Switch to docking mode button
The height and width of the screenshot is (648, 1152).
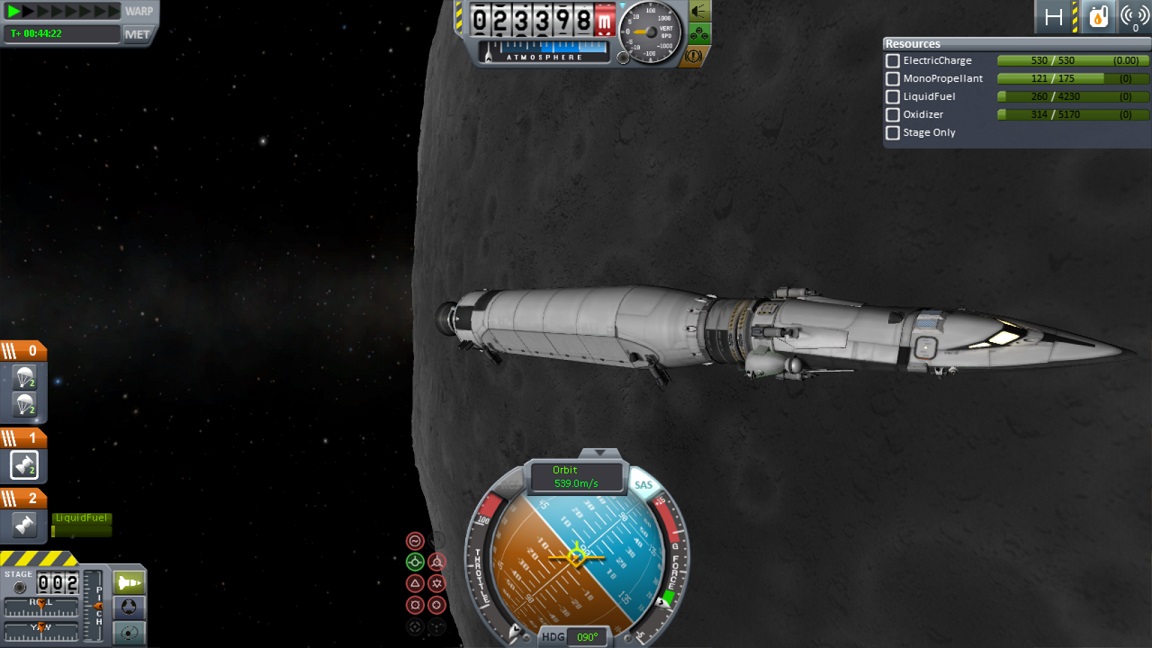click(x=129, y=608)
